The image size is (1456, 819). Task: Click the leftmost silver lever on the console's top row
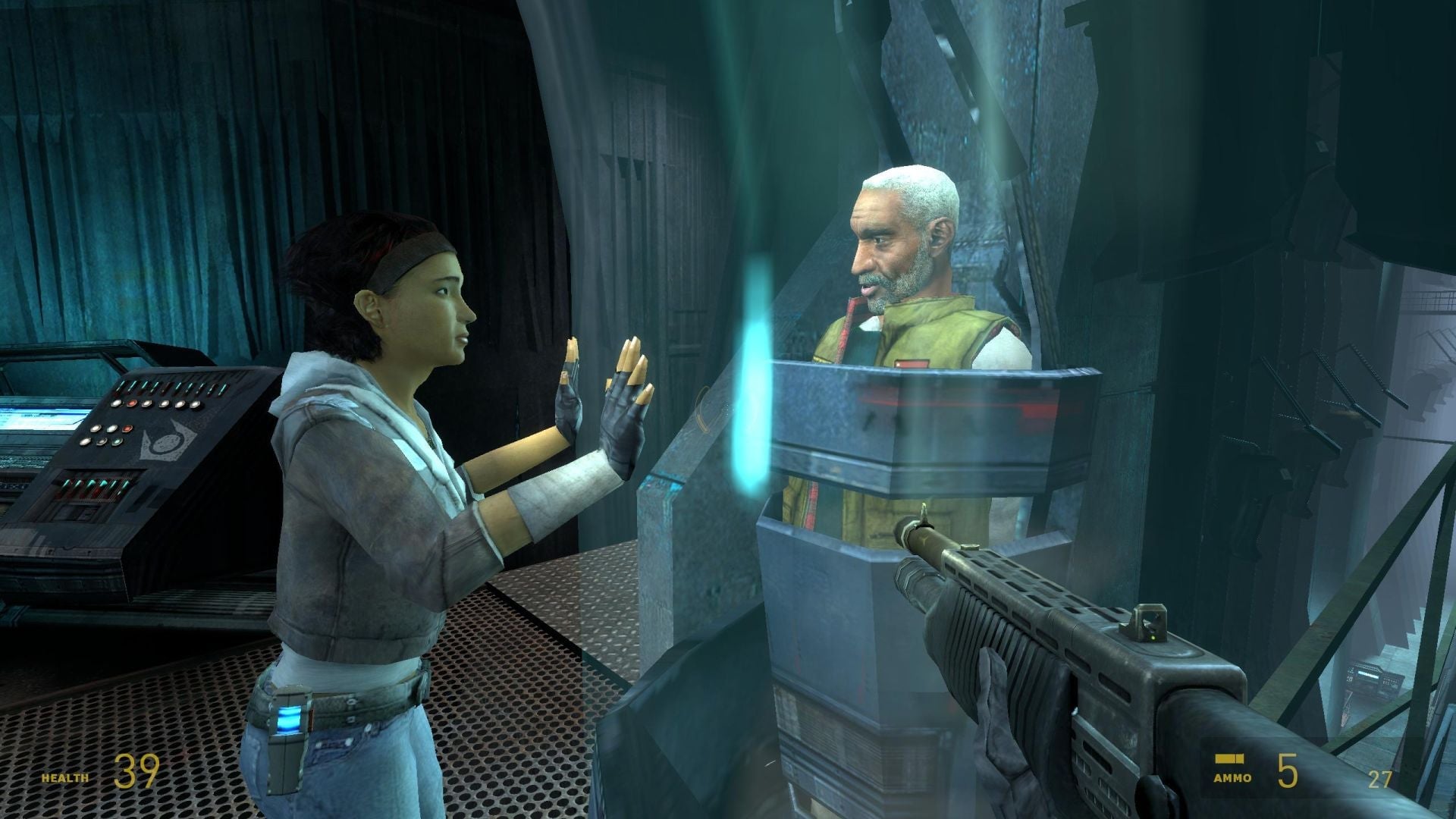coord(119,388)
